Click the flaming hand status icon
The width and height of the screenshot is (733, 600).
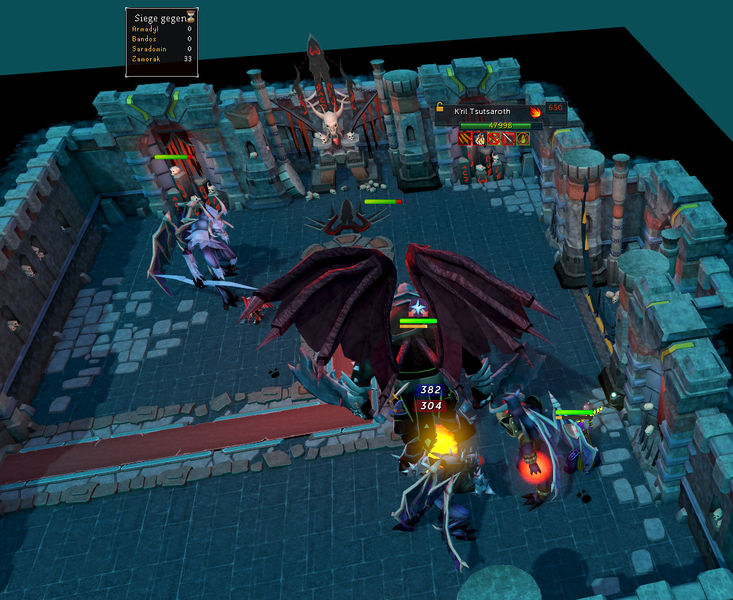click(479, 138)
